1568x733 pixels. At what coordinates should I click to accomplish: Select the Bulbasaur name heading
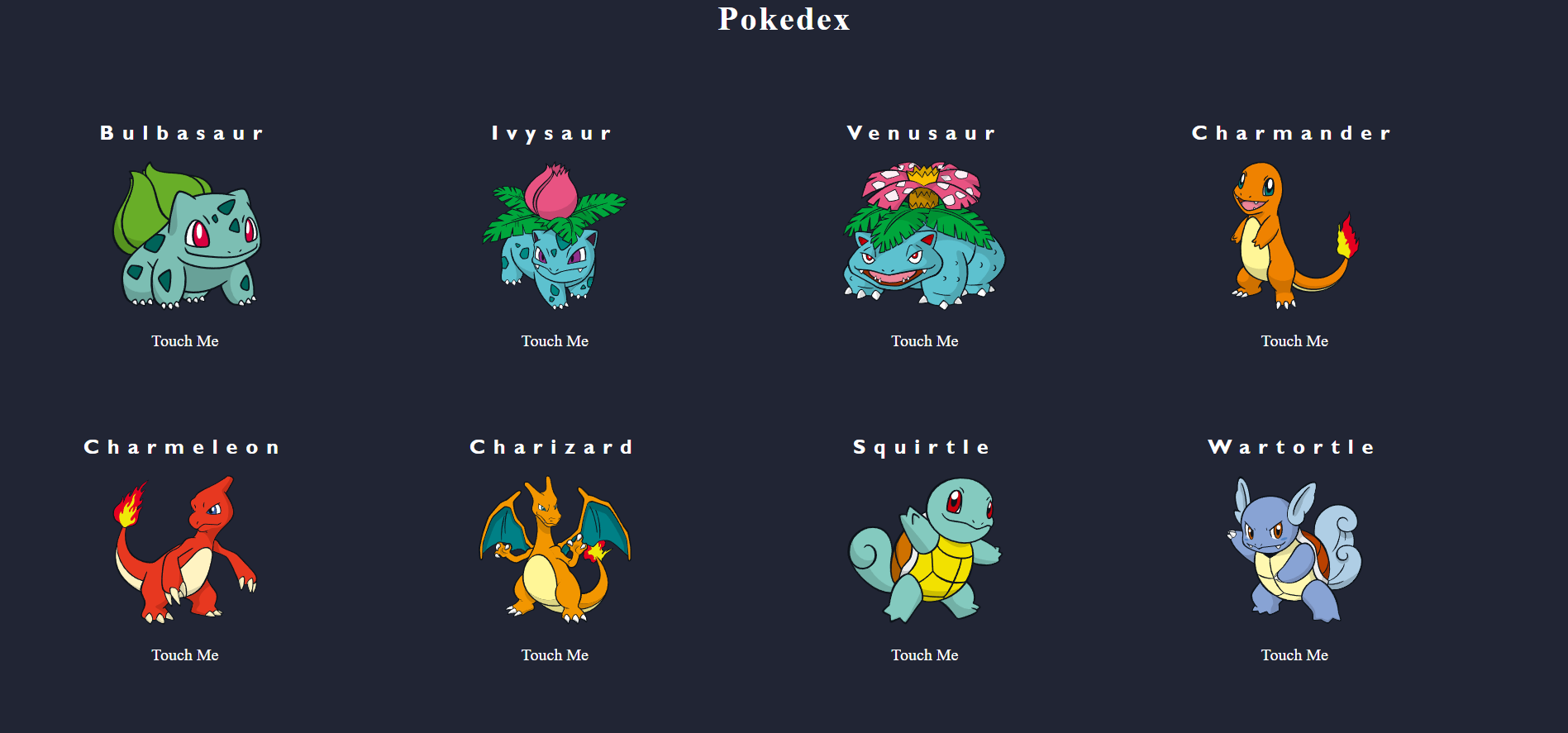pyautogui.click(x=183, y=133)
